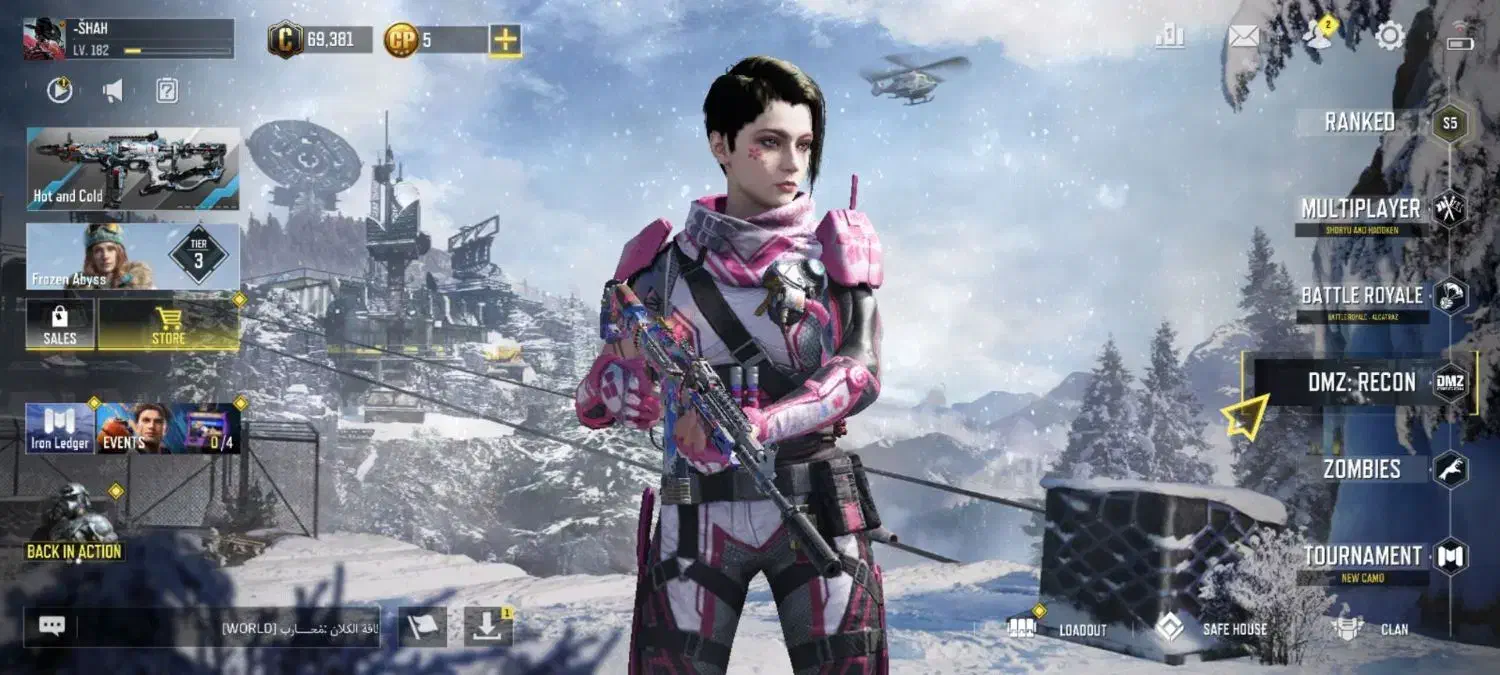Viewport: 1500px width, 675px height.
Task: Open the friends list icon
Action: click(1318, 37)
